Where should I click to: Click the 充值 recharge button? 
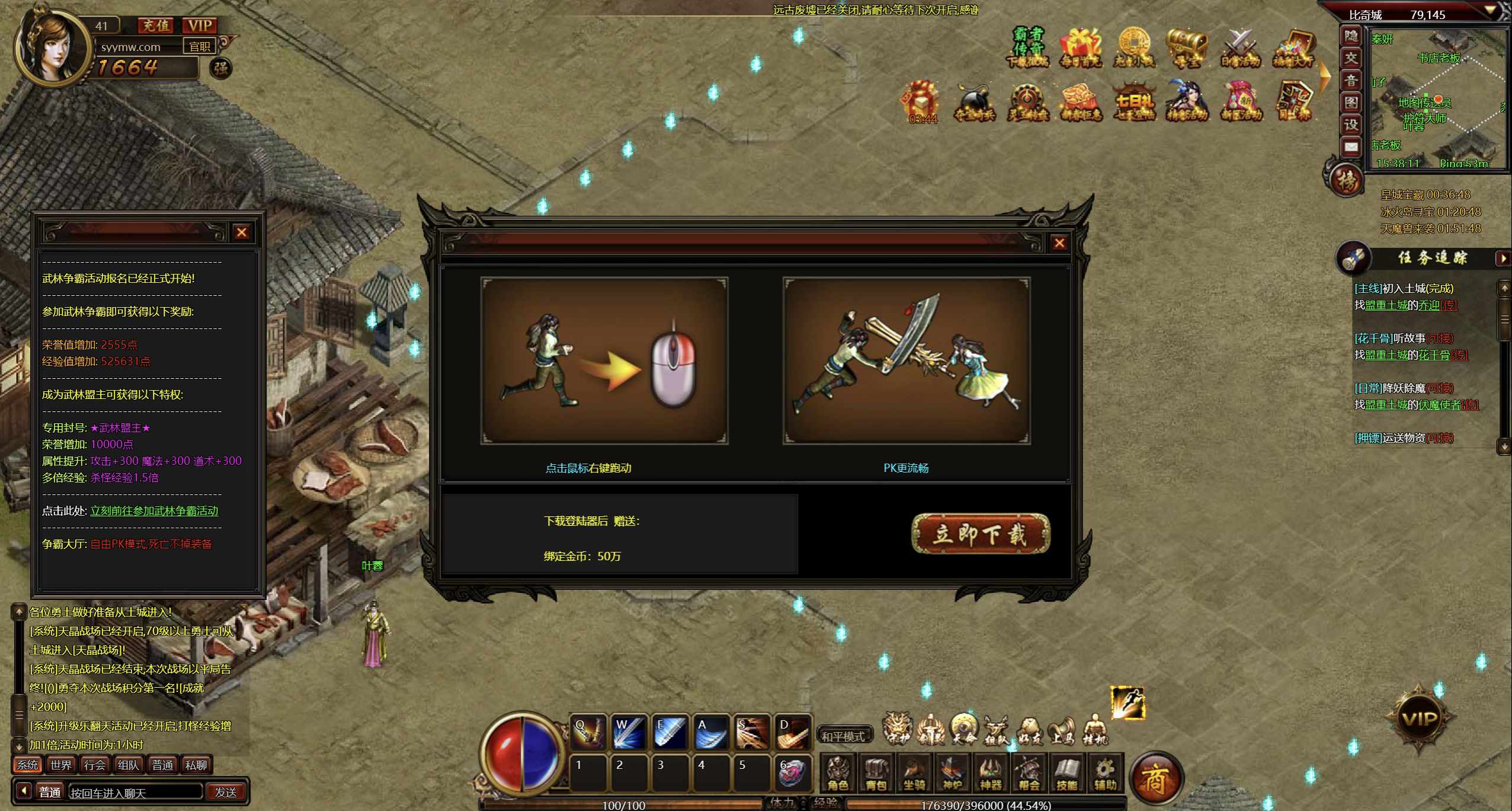[x=156, y=25]
